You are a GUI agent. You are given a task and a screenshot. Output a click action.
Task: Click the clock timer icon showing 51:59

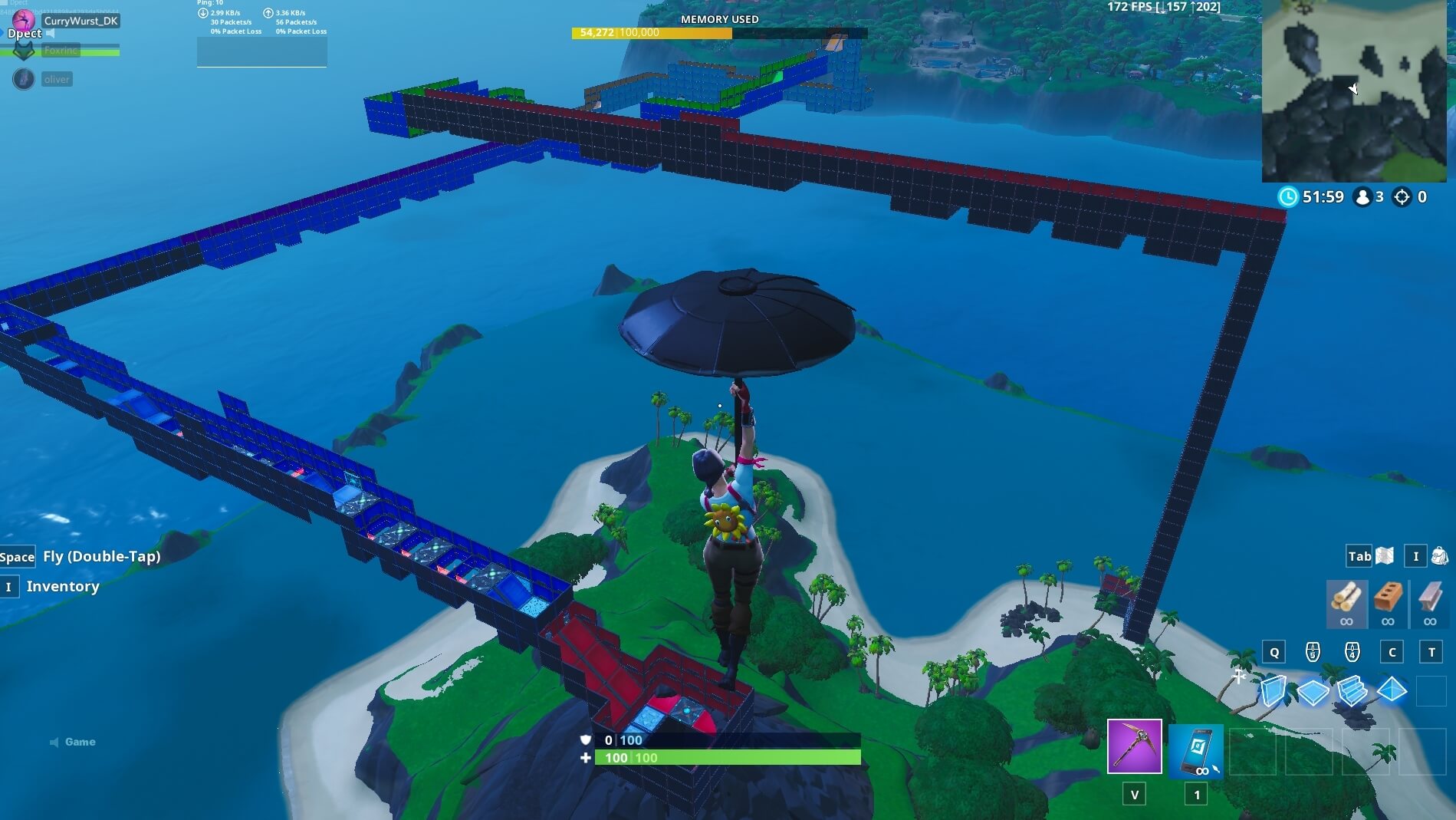[x=1288, y=197]
